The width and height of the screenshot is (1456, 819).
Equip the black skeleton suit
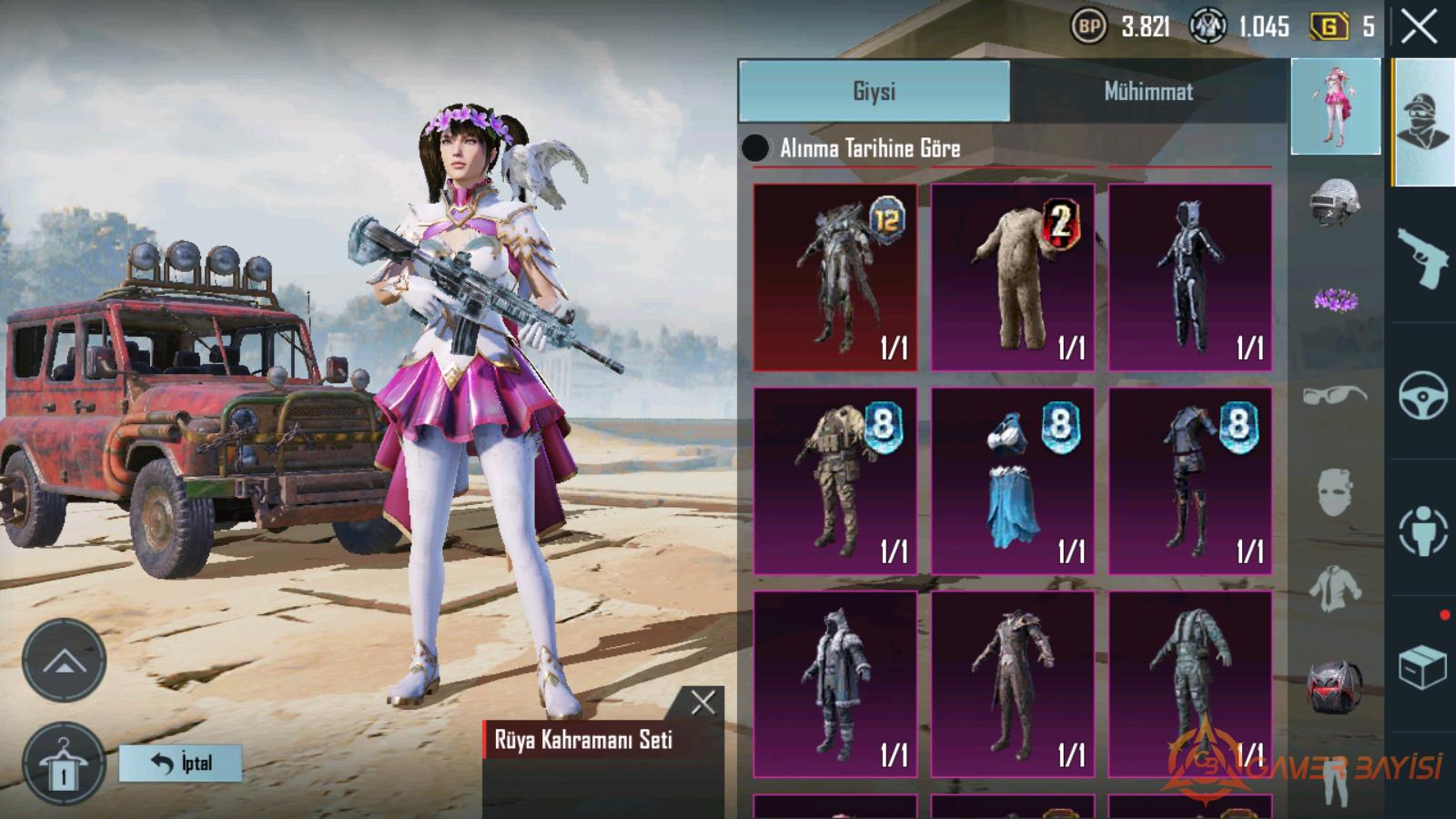tap(1189, 278)
